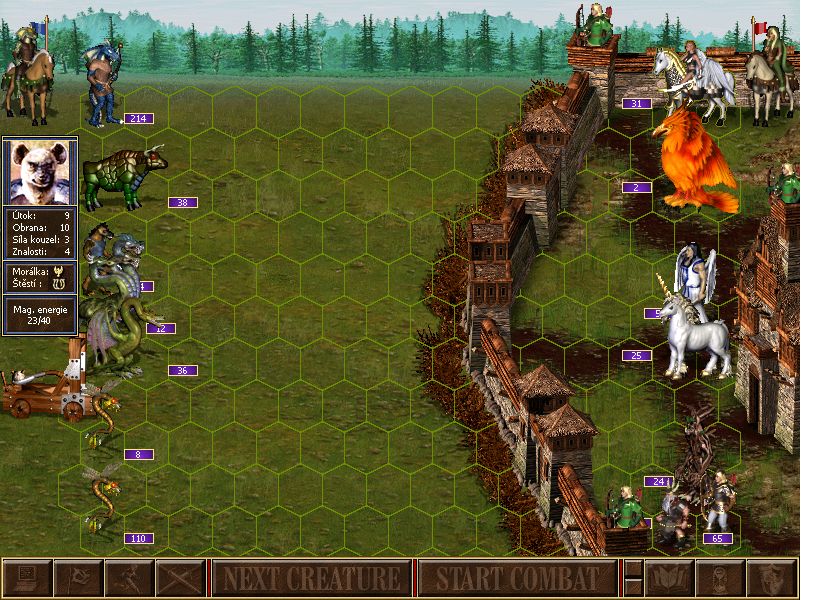Click the surrender flag button
Image resolution: width=819 pixels, height=600 pixels.
pos(77,578)
